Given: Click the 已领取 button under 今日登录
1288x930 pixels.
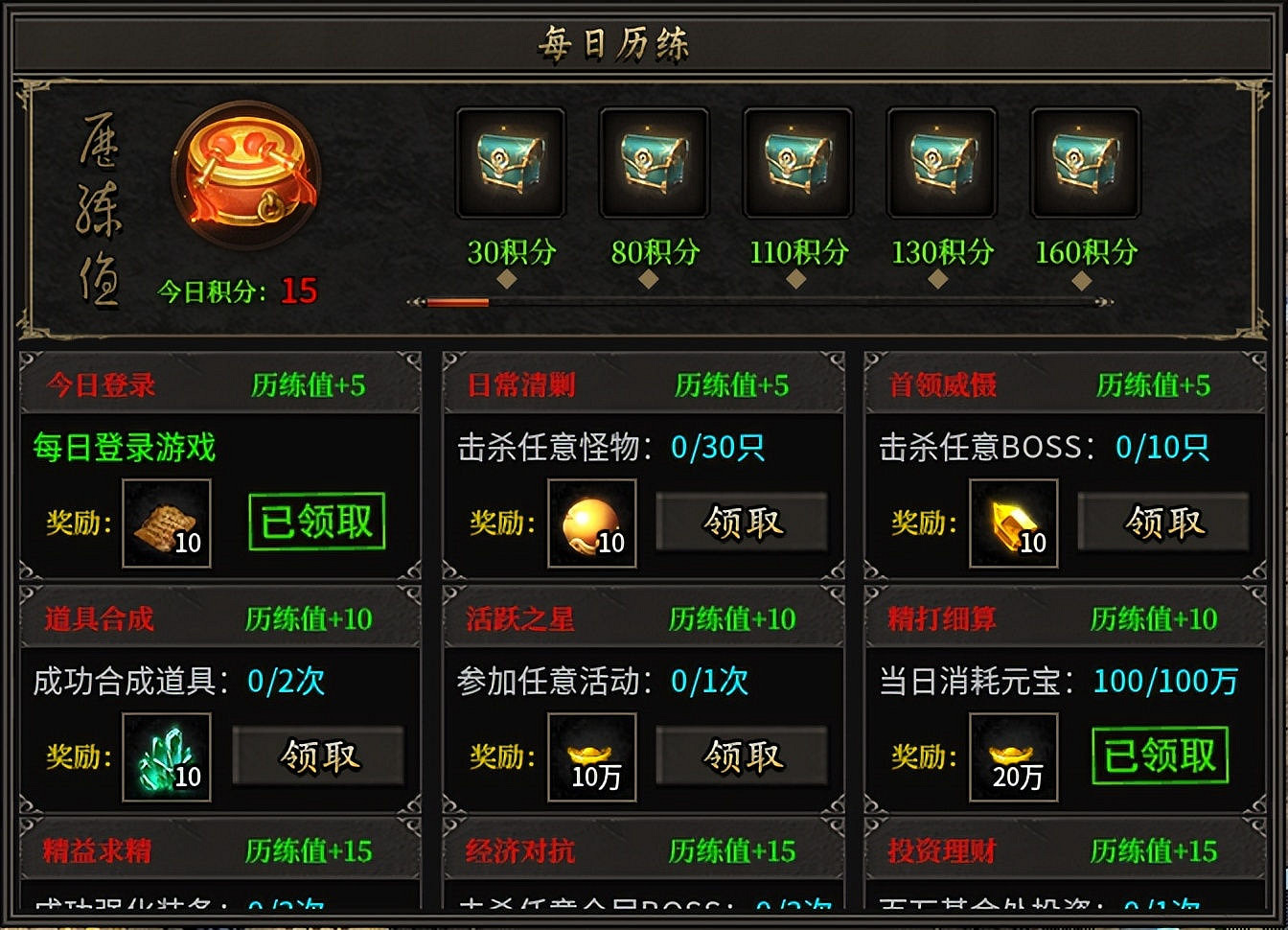Looking at the screenshot, I should (316, 521).
